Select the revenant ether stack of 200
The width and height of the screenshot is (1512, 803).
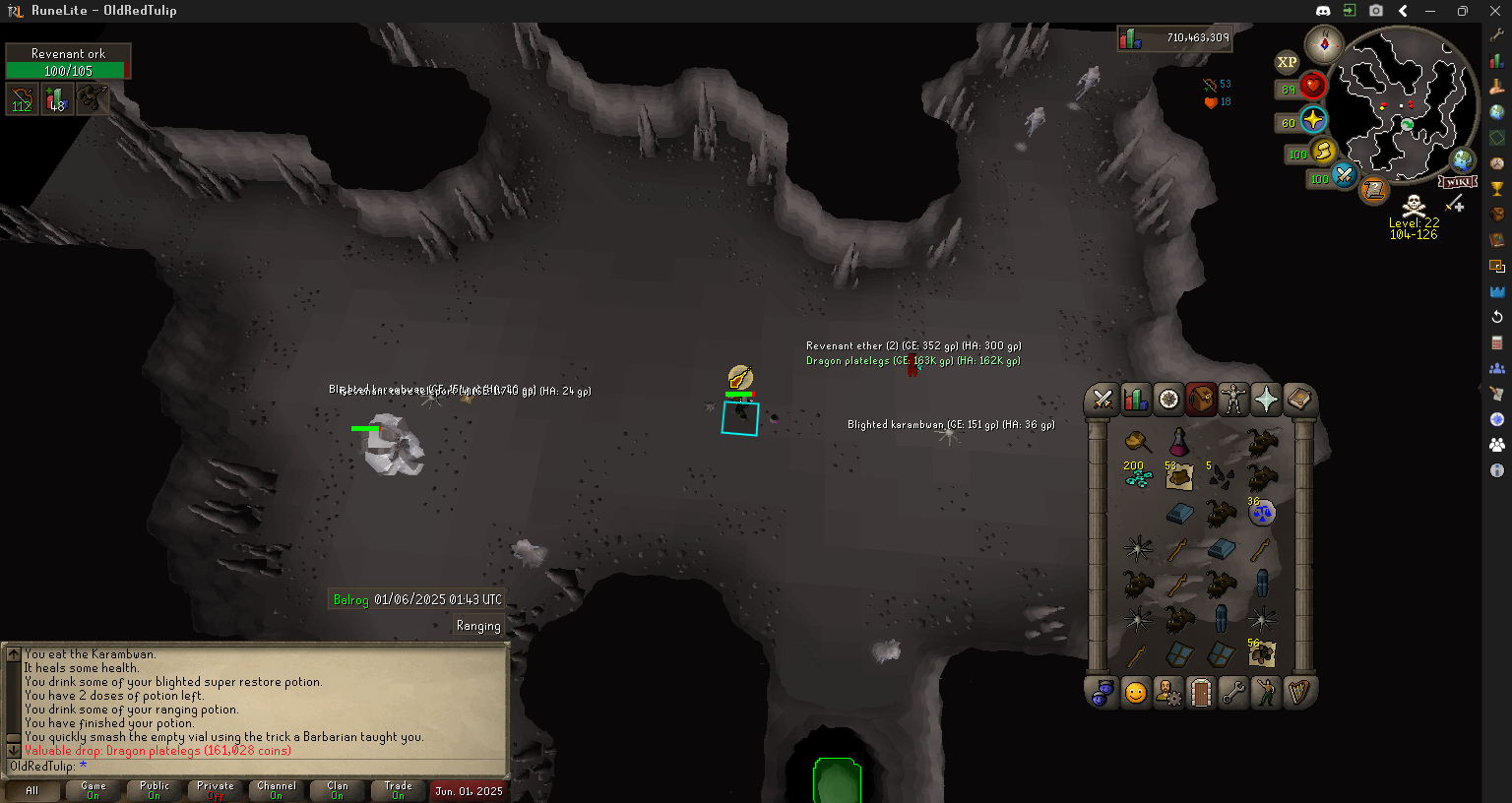pos(1138,477)
